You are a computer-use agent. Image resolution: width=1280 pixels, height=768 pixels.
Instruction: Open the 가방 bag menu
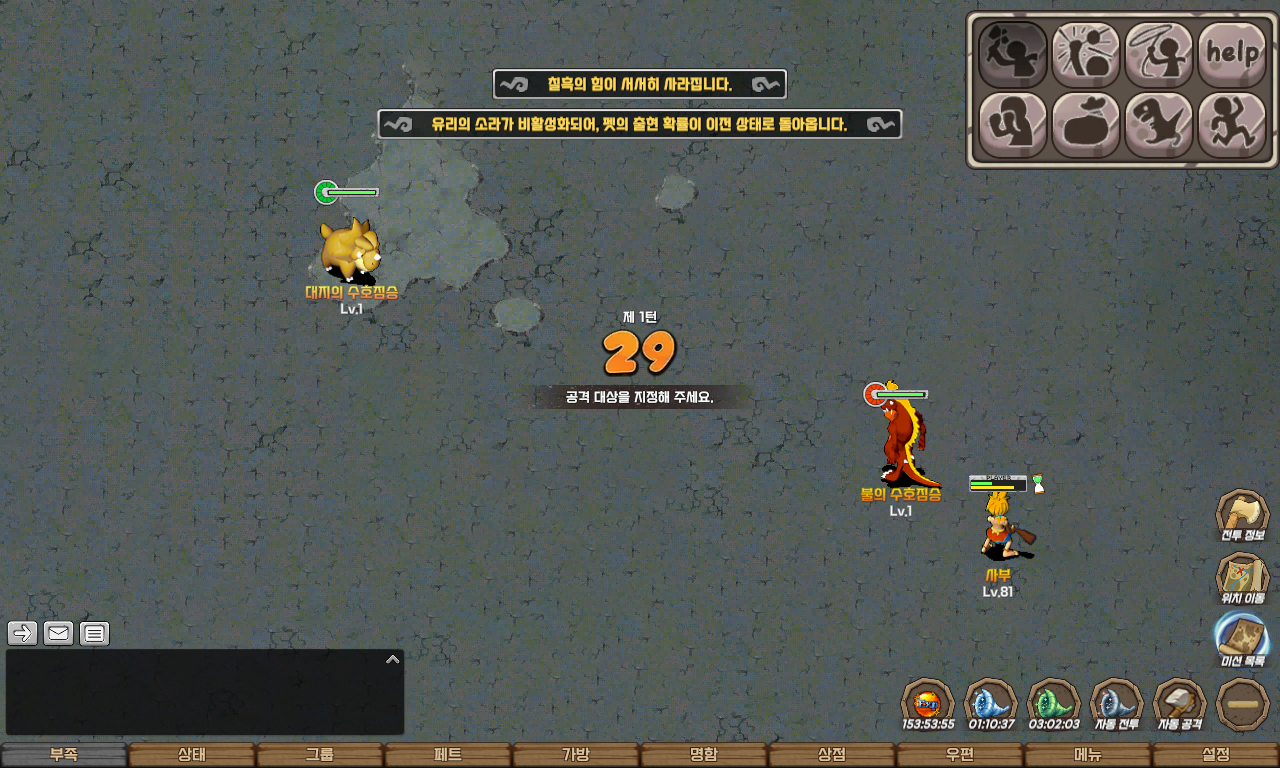[575, 755]
